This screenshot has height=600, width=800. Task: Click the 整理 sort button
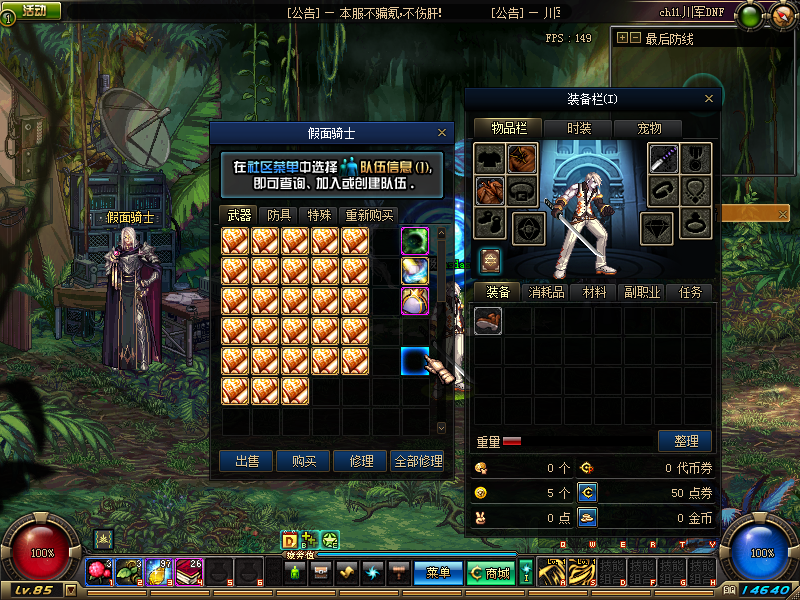pos(685,441)
